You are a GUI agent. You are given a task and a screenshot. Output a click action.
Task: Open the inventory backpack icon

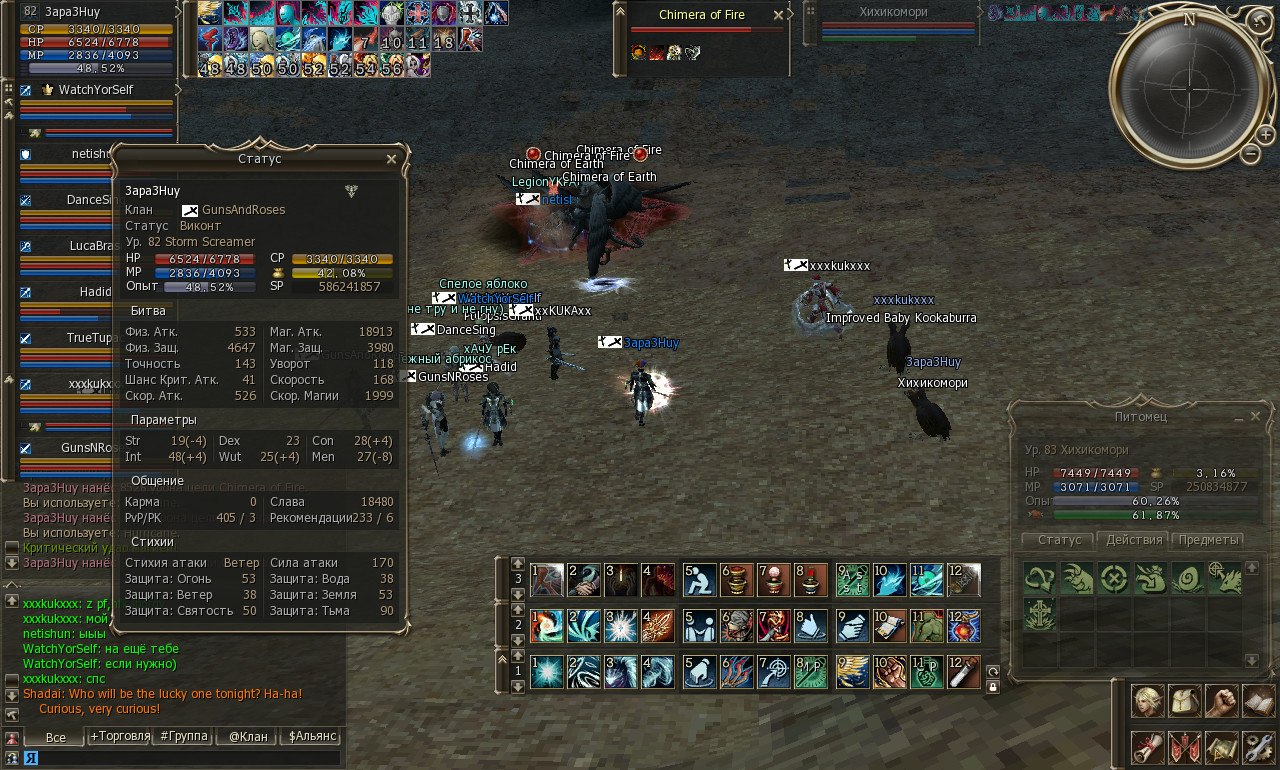click(1184, 701)
